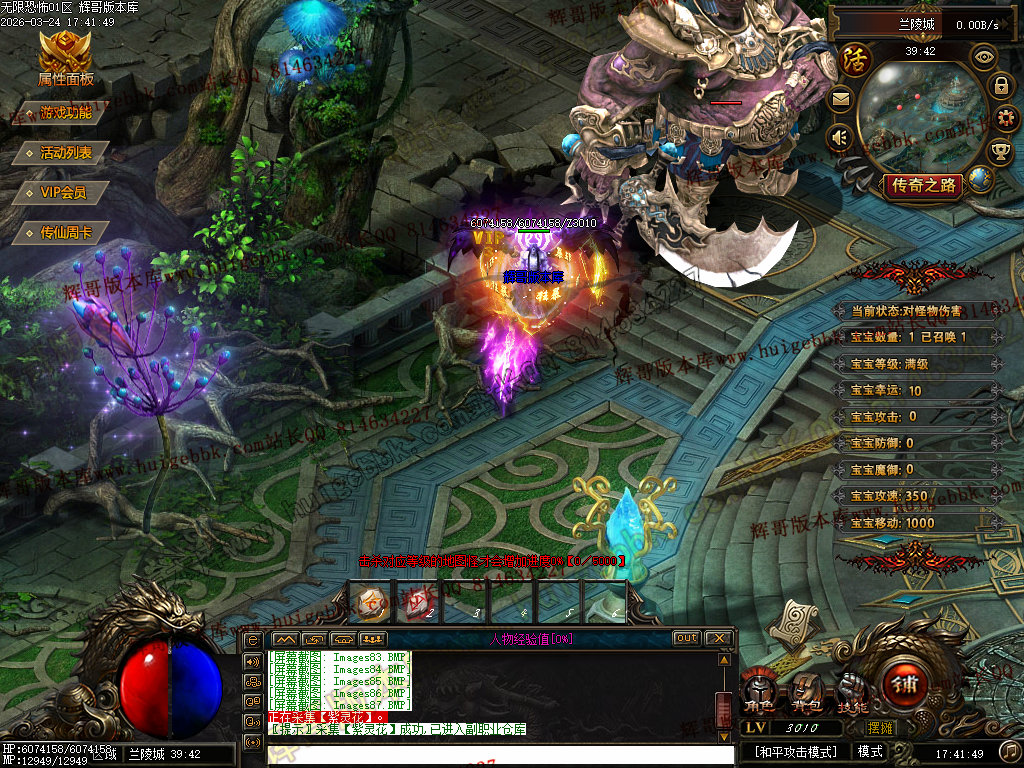Toggle the eye visibility icon
Screen dimensions: 1024x768
[x=984, y=57]
